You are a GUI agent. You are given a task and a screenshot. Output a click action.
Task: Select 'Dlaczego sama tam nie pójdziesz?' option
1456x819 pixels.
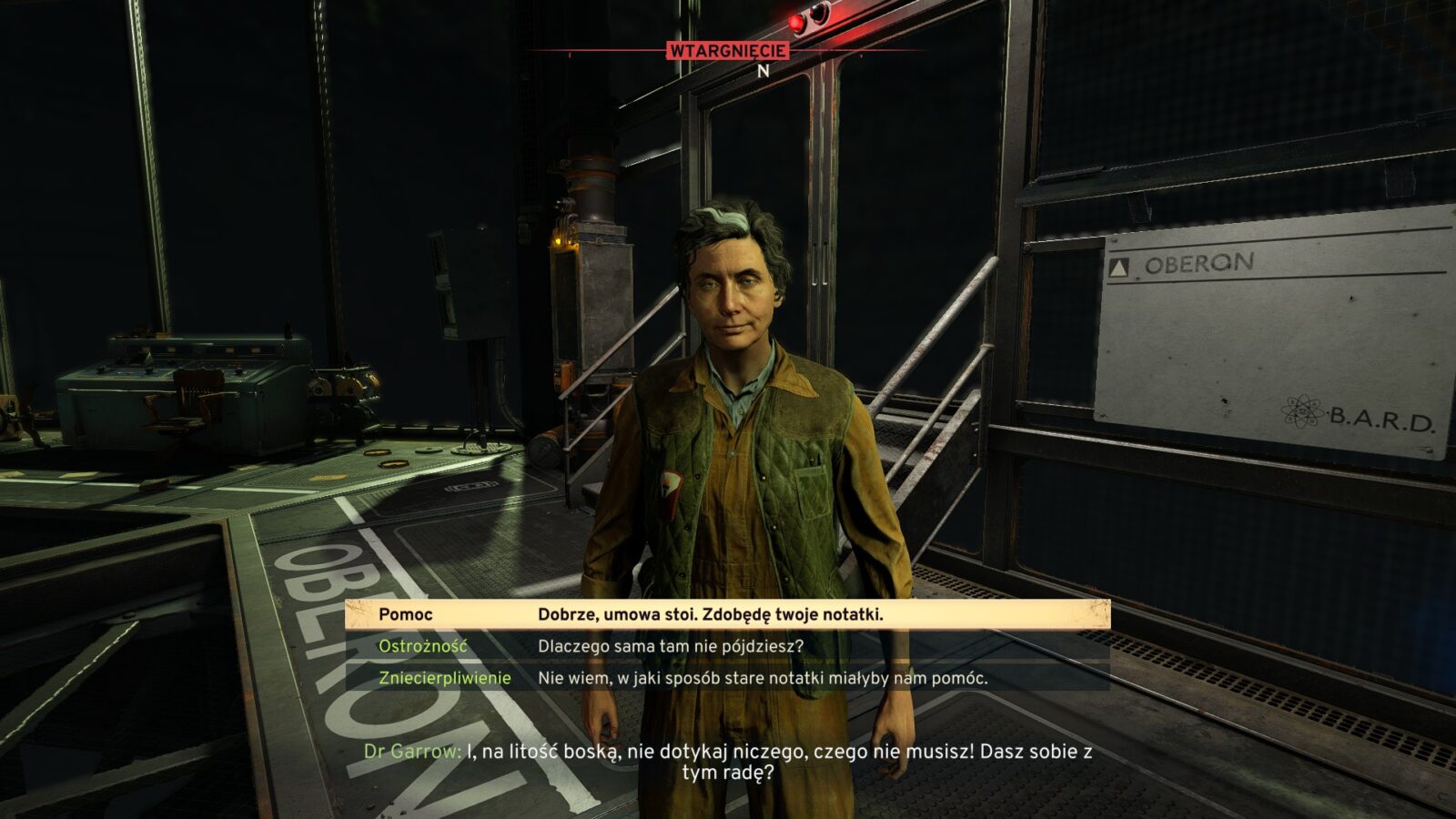pyautogui.click(x=671, y=646)
